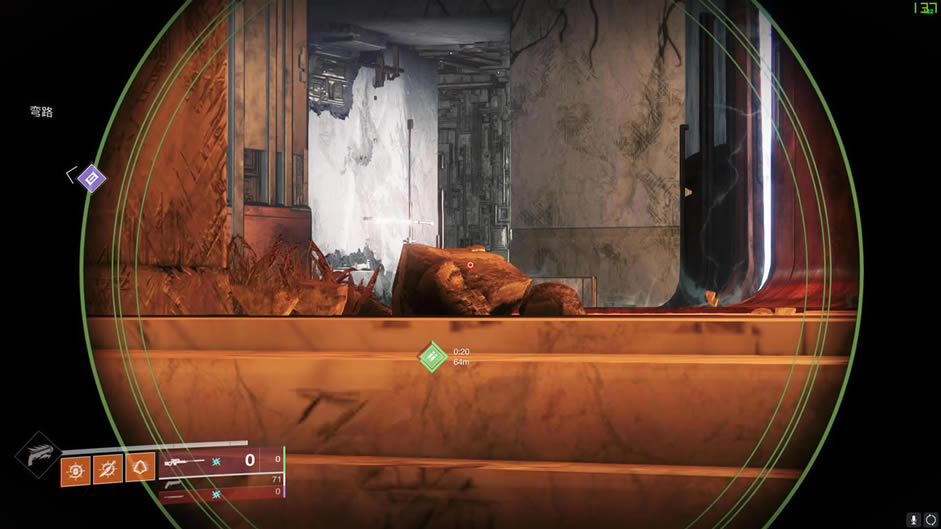Select the equipped sniper rifle weapon slot
941x529 pixels.
coord(221,460)
